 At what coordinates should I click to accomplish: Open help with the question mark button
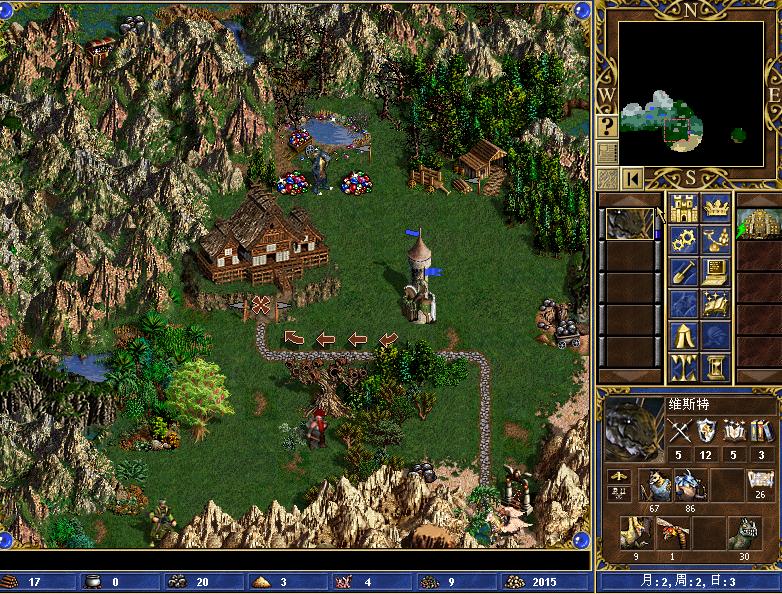(x=607, y=126)
